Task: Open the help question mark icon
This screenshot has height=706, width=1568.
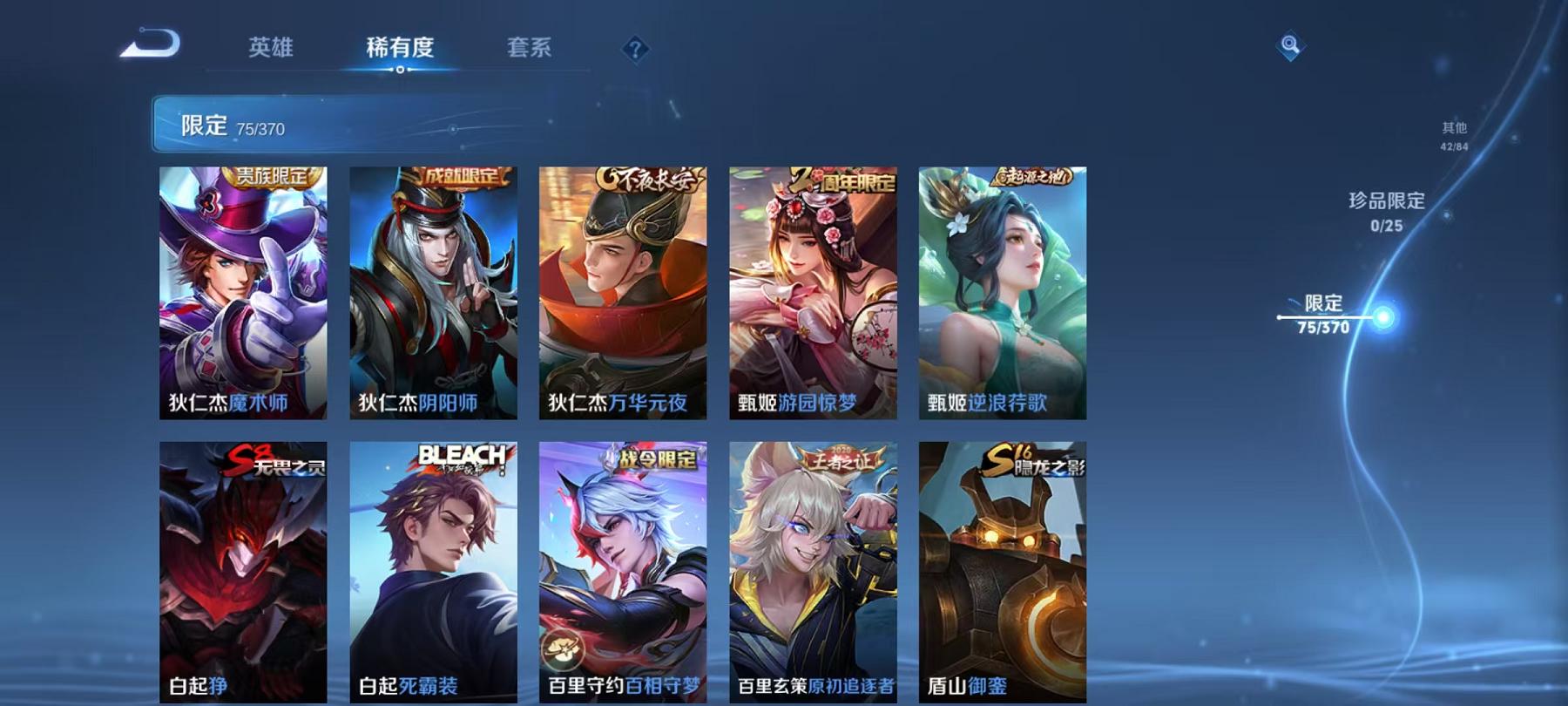Action: coord(637,50)
